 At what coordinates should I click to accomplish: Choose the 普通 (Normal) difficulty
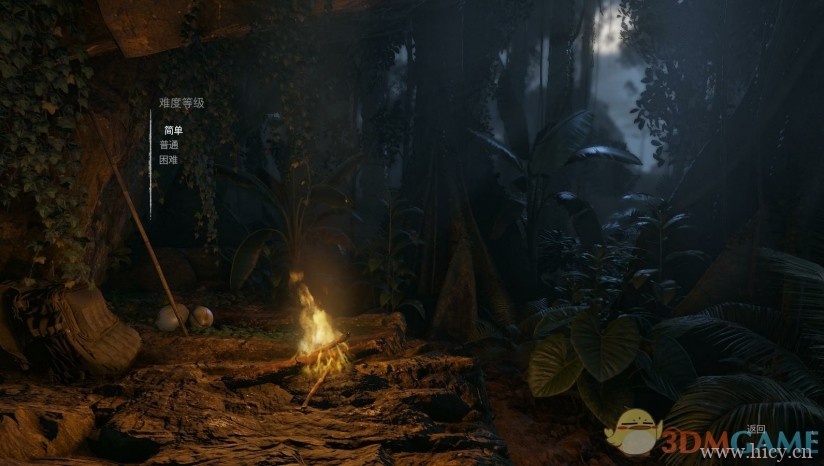(x=168, y=145)
